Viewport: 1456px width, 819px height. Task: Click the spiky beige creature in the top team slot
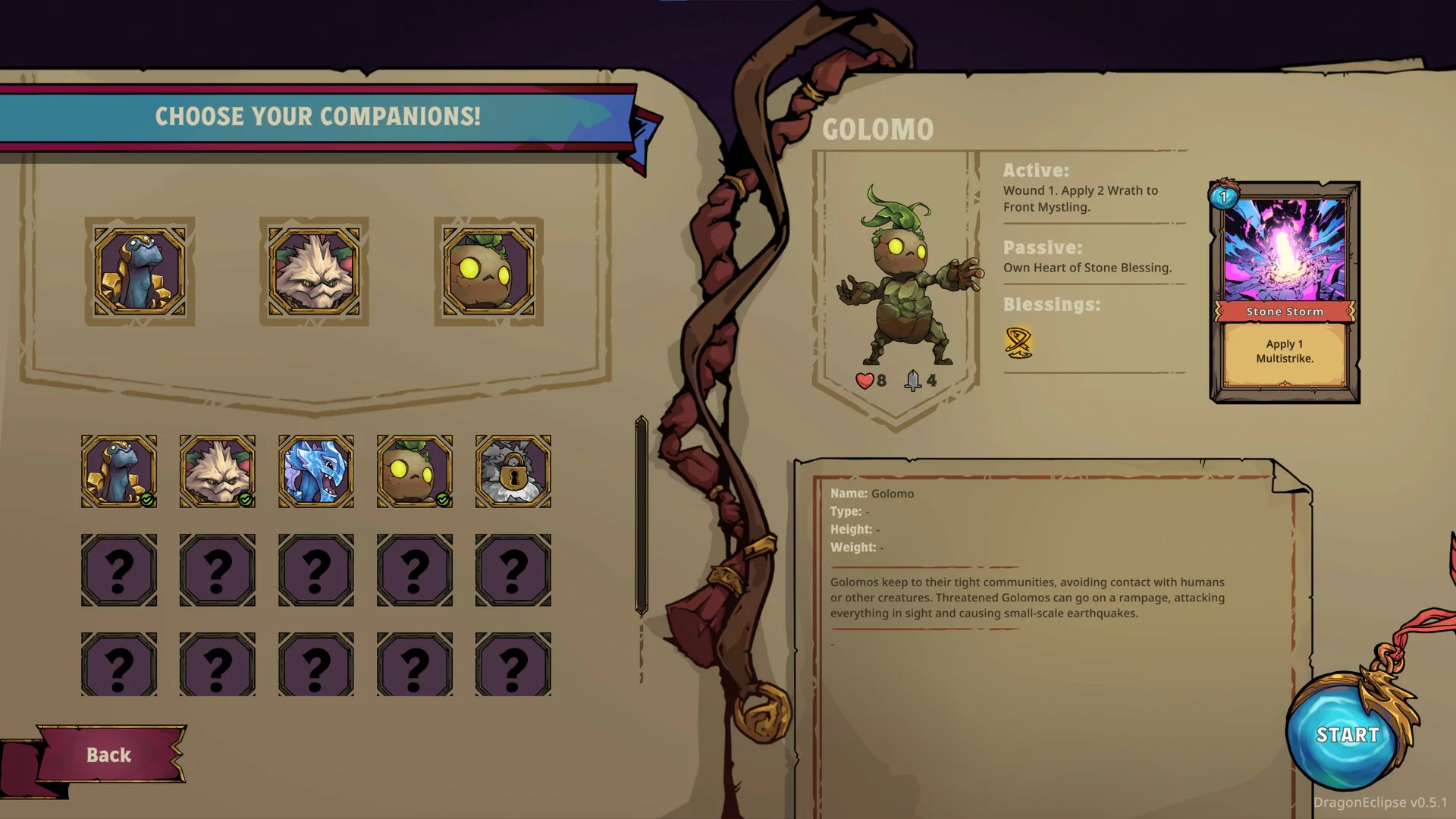click(x=314, y=271)
